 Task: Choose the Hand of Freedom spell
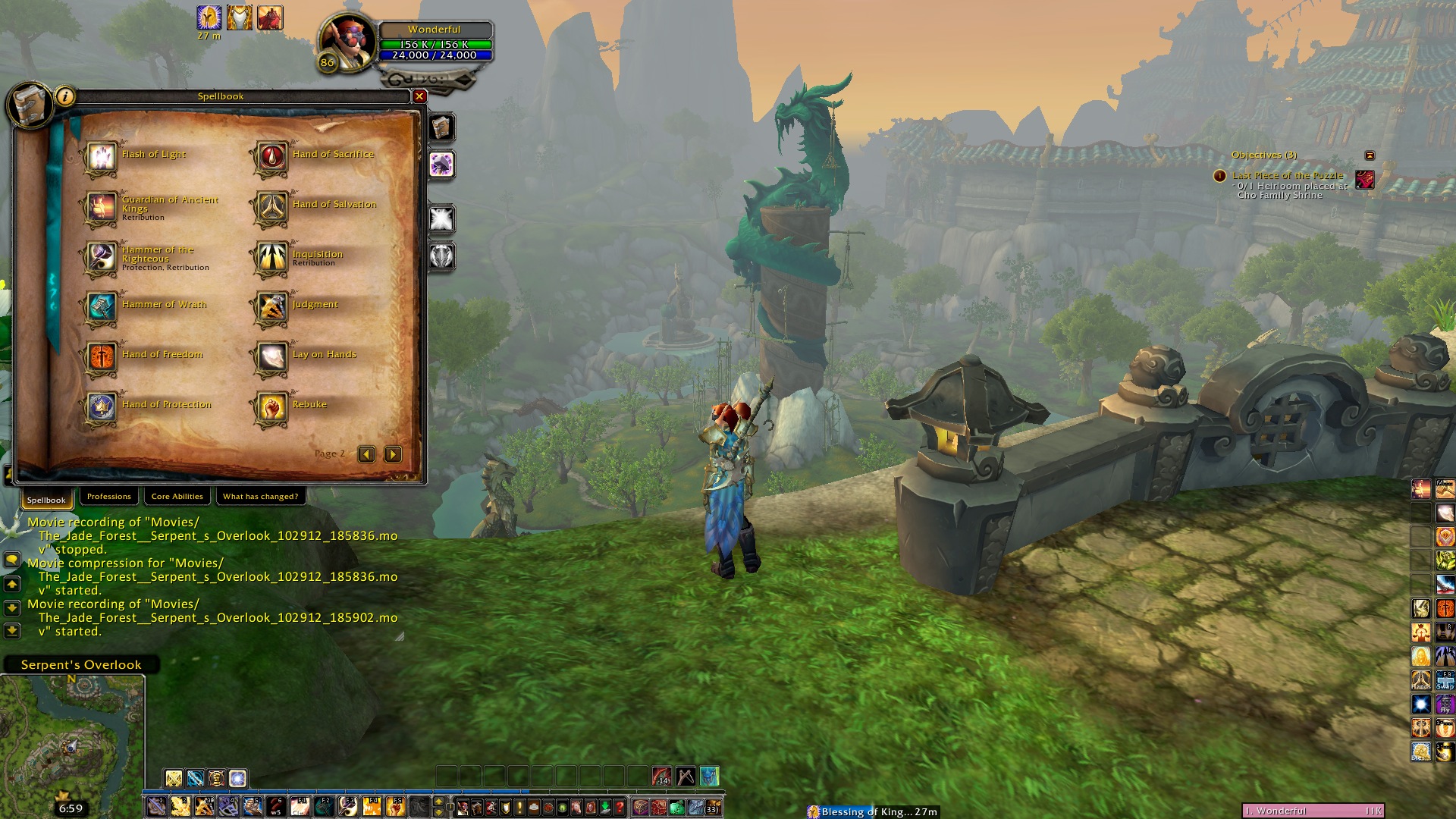[x=101, y=357]
